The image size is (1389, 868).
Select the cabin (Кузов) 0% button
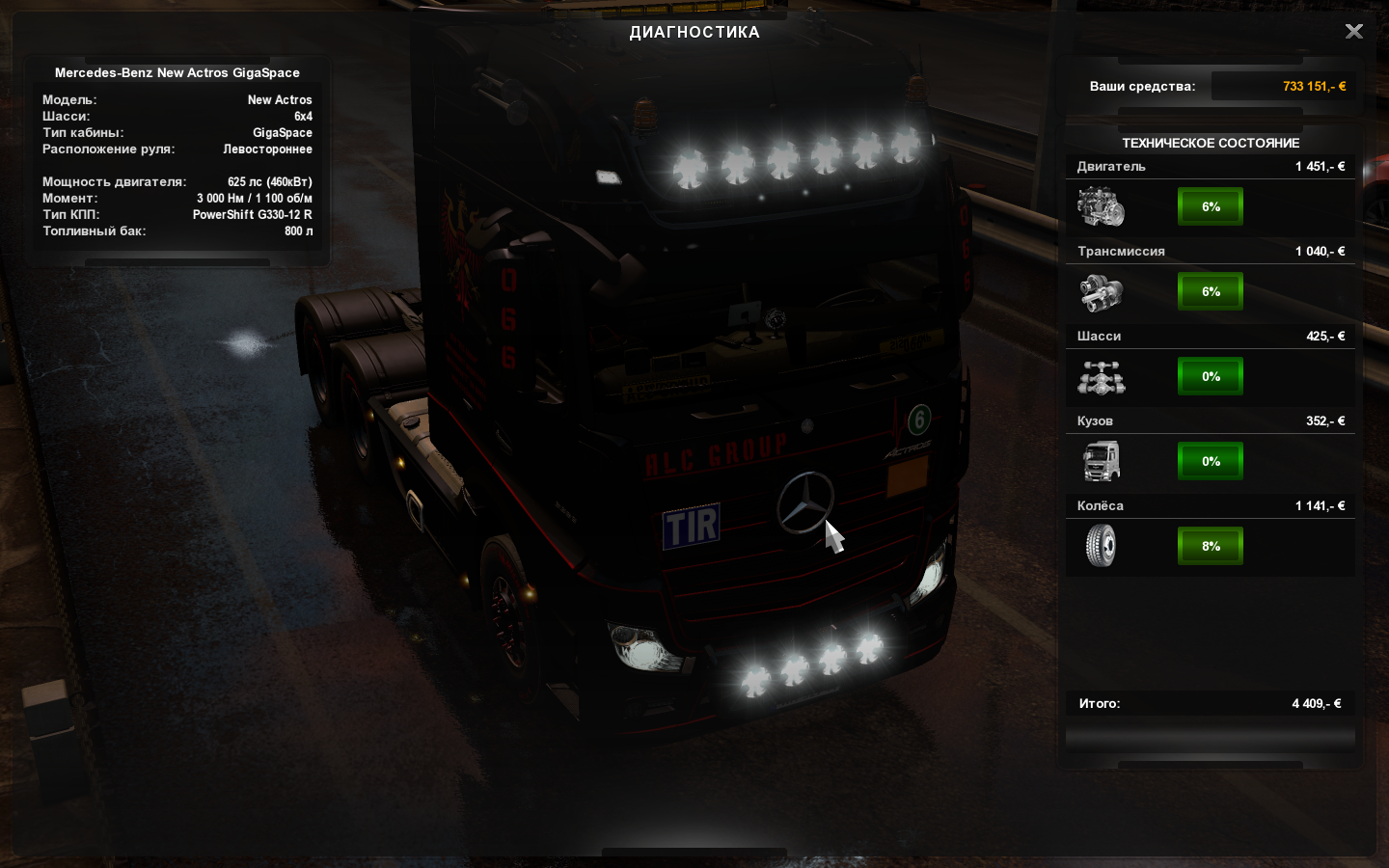pos(1211,461)
